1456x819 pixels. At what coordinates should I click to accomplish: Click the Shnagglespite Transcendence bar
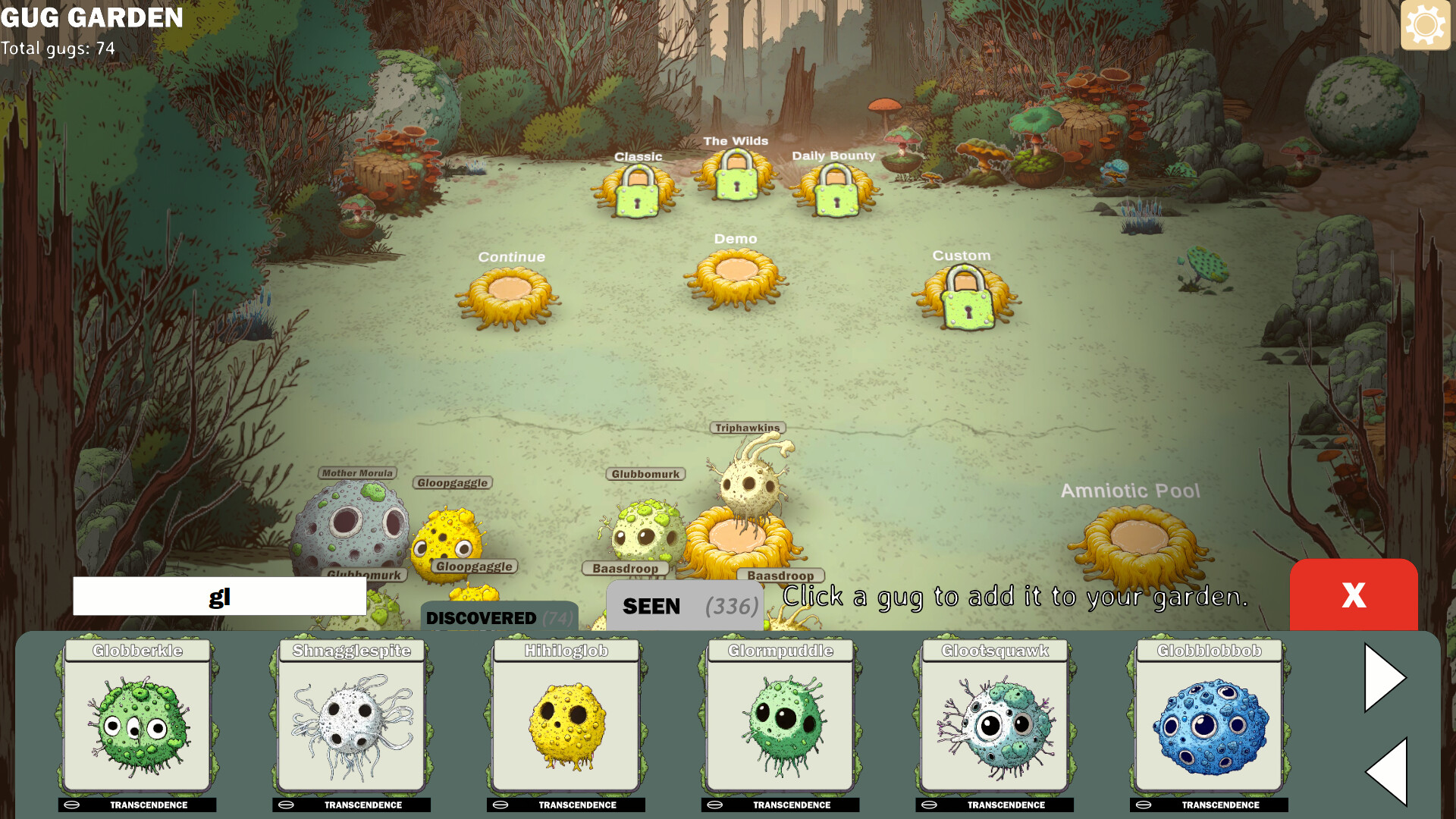click(x=351, y=805)
